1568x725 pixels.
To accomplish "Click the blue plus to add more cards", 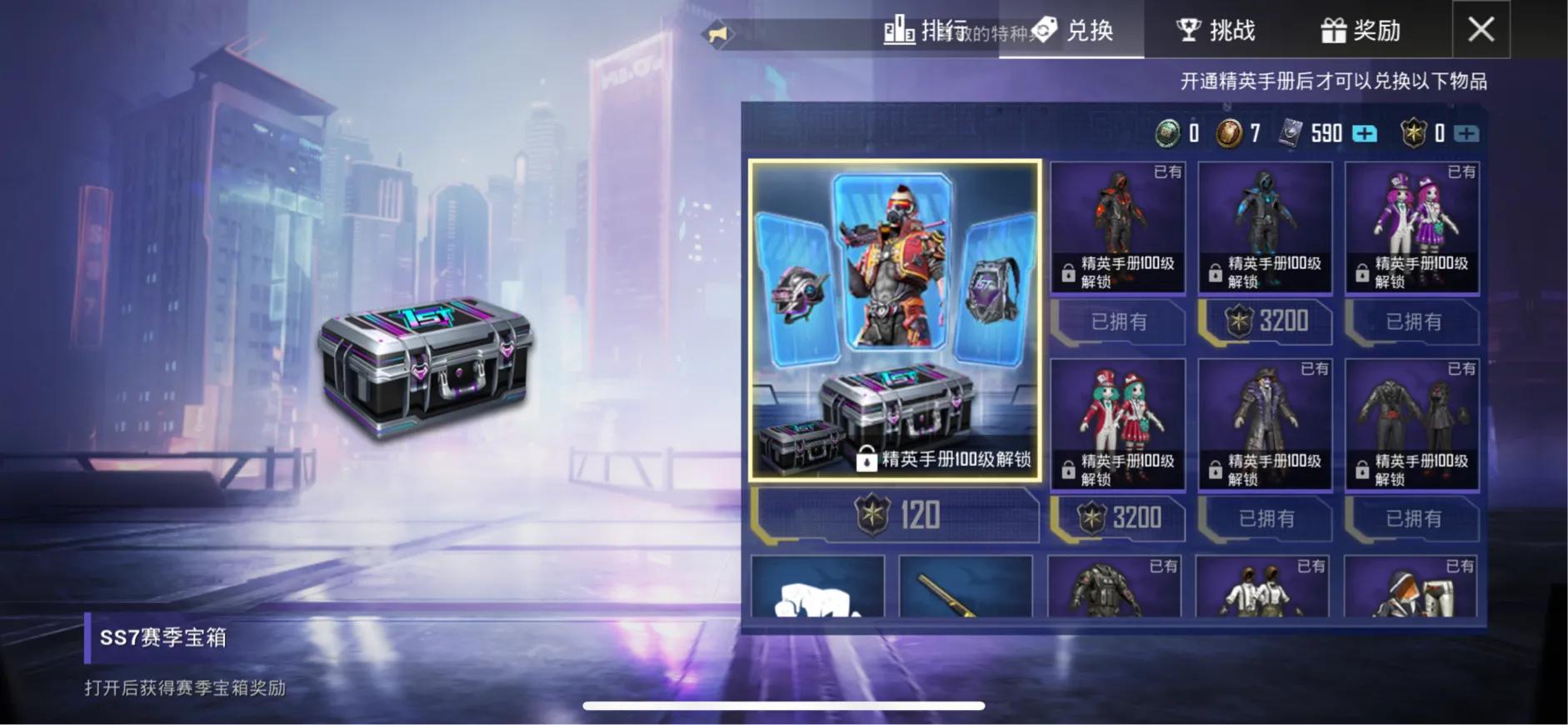I will point(1364,133).
